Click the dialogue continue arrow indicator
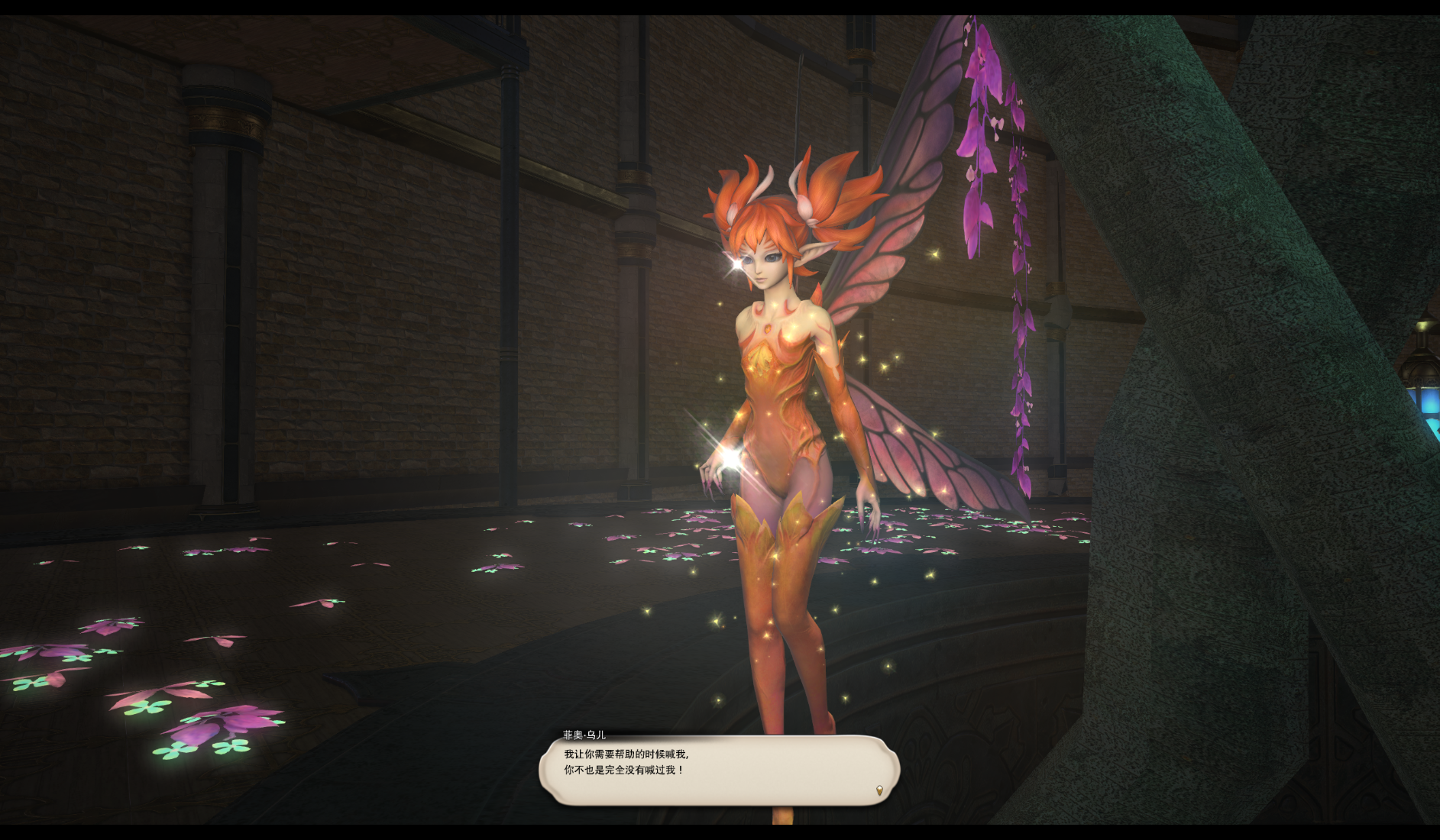 (879, 790)
